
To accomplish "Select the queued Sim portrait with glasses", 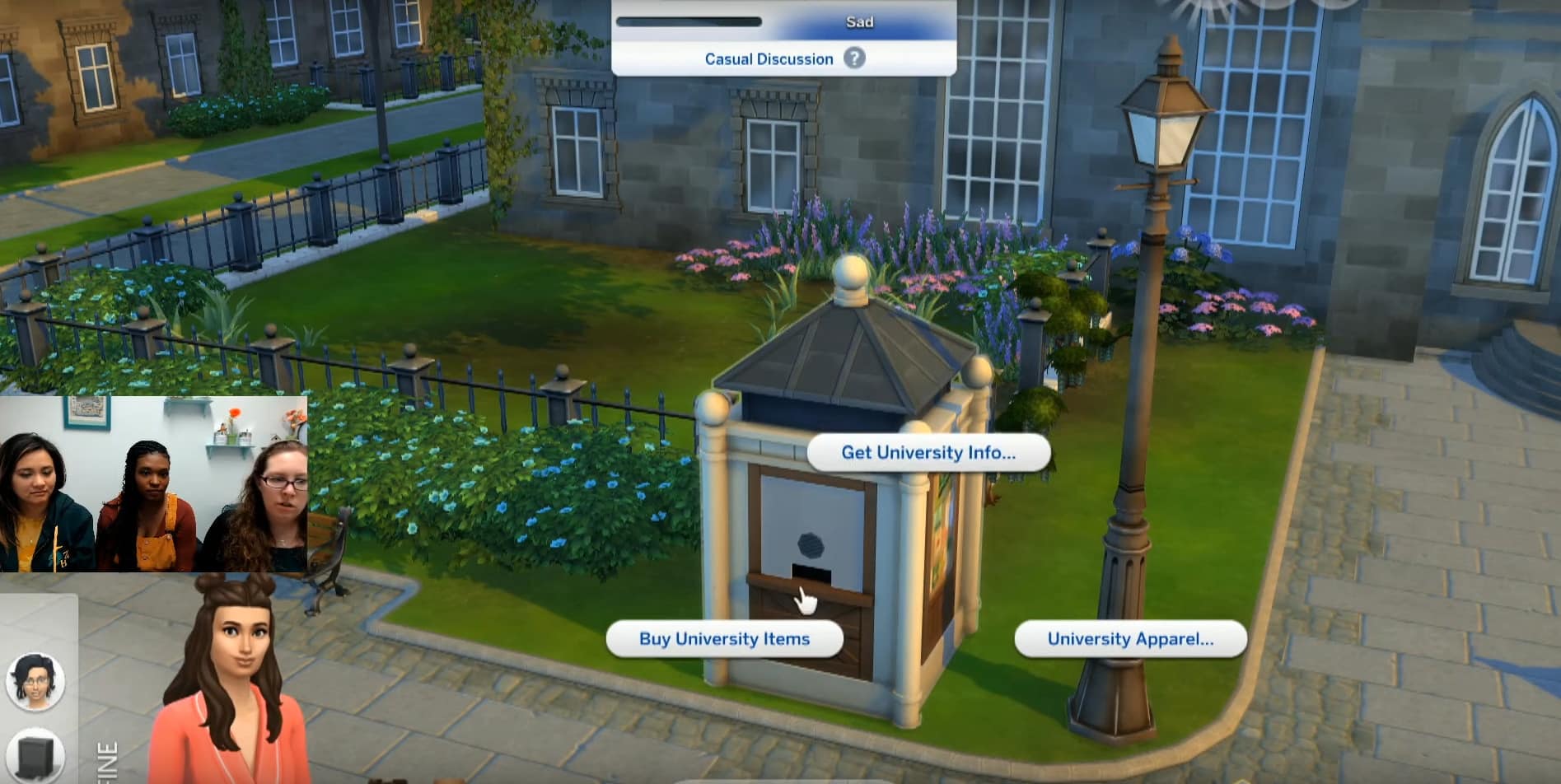I will click(x=35, y=681).
